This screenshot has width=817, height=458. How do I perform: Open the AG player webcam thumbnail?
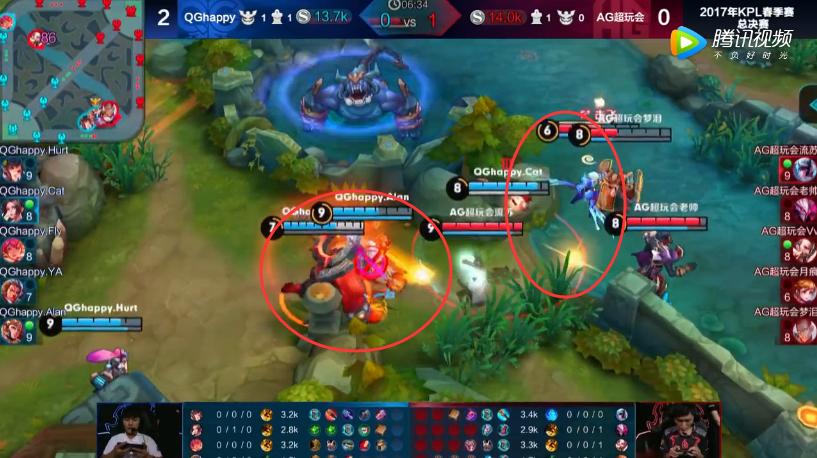pyautogui.click(x=684, y=430)
